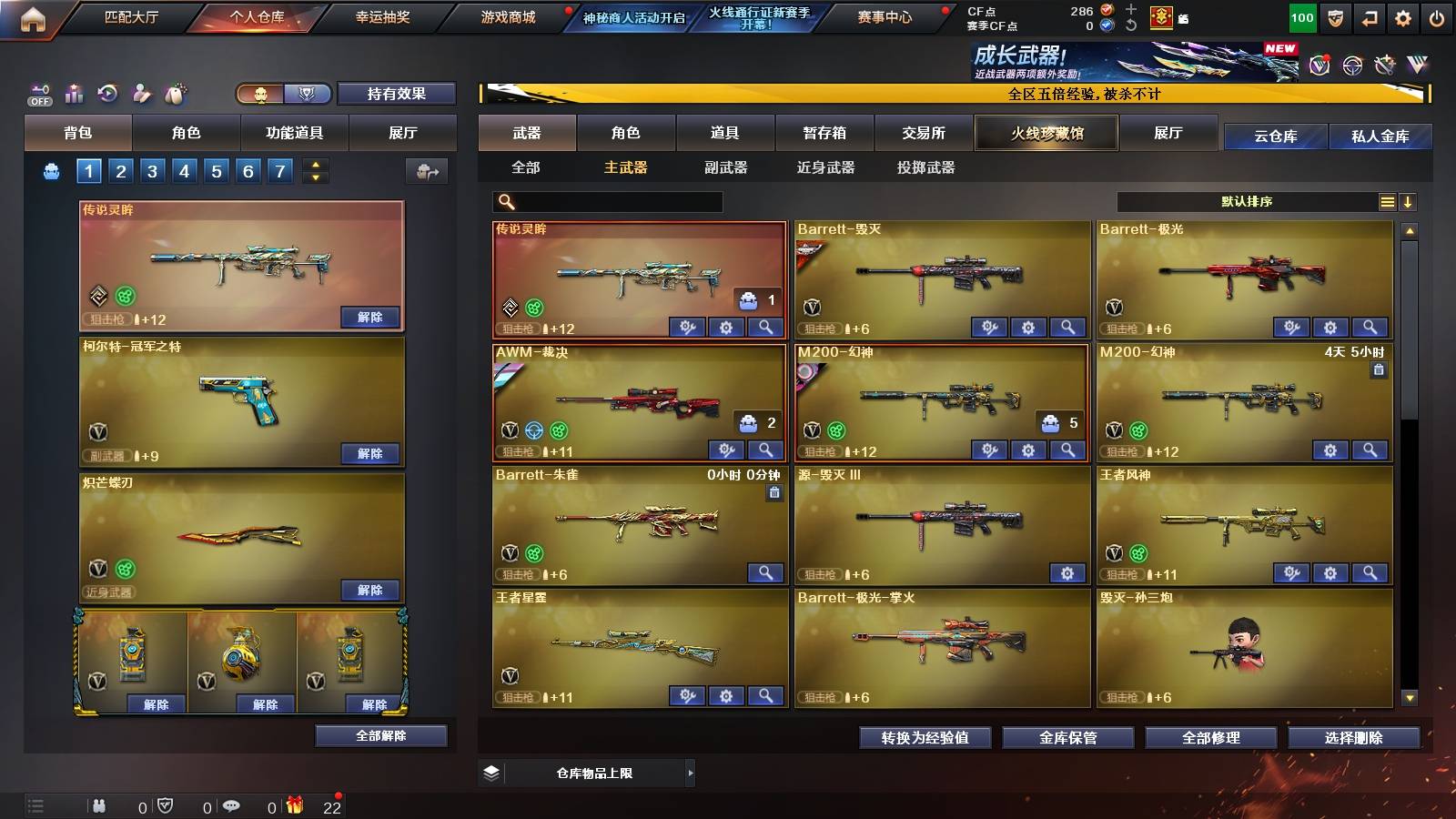Switch the OFF key toggle on

pyautogui.click(x=40, y=94)
